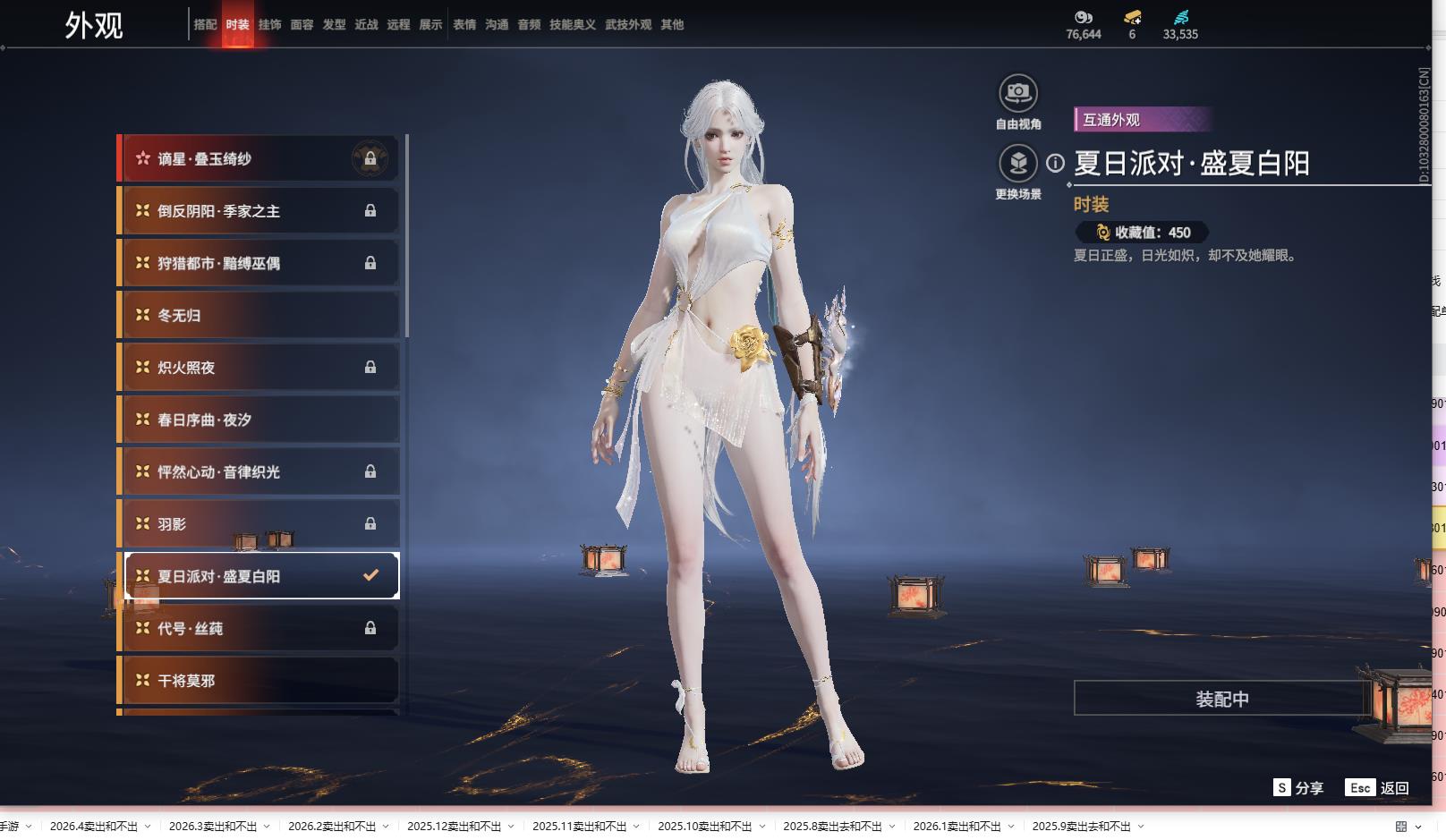Open the 表情 emote tab

click(464, 25)
